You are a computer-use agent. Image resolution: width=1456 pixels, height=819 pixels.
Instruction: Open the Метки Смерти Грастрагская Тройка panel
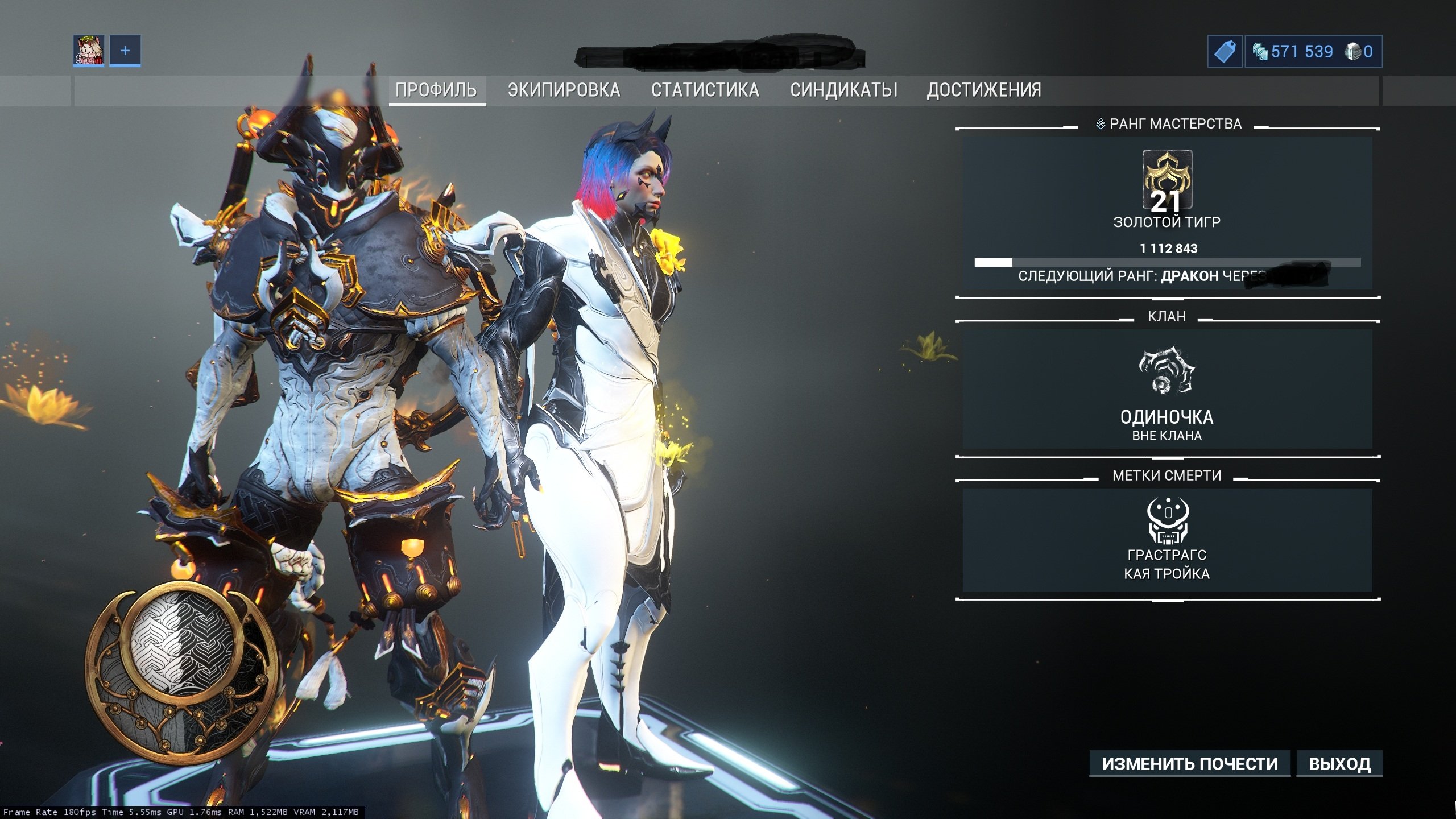(x=1167, y=539)
